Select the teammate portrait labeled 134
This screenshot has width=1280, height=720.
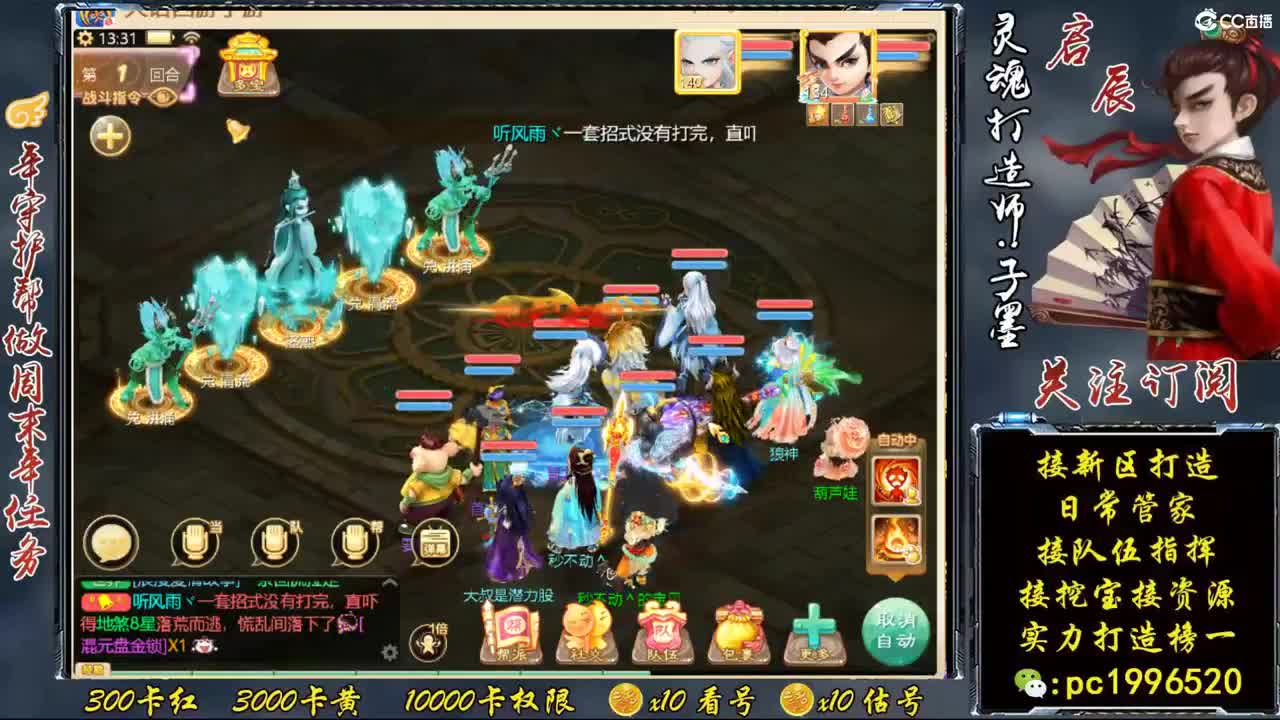click(838, 65)
